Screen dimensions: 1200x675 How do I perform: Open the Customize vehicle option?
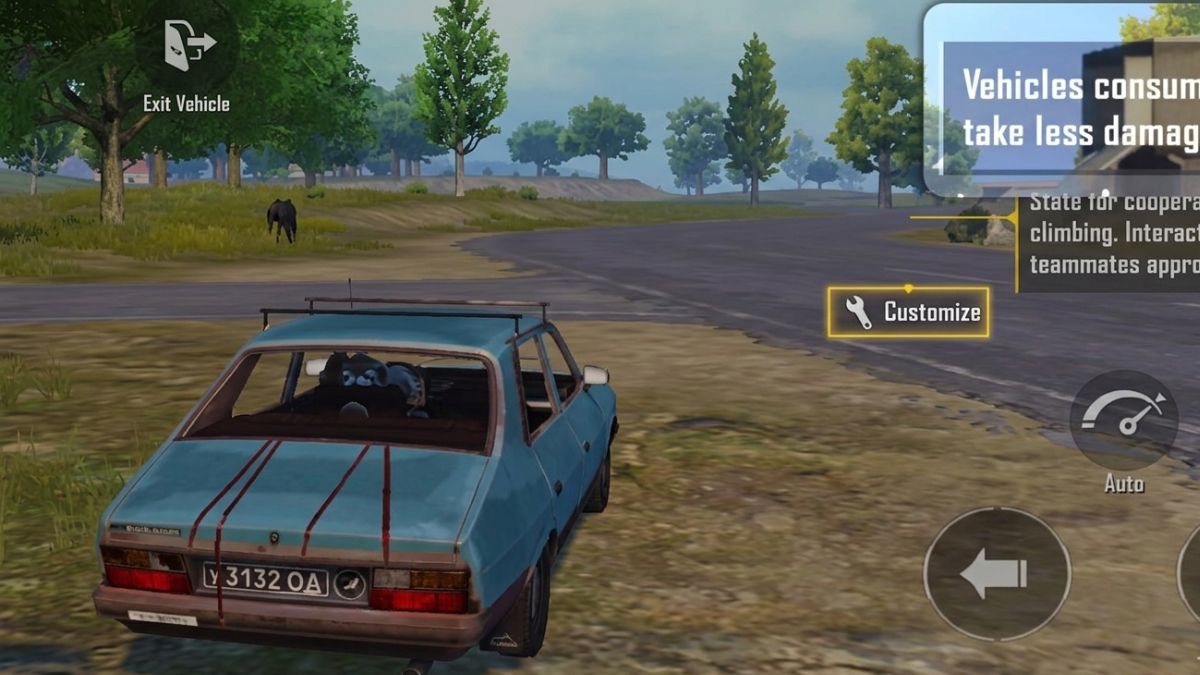click(908, 312)
